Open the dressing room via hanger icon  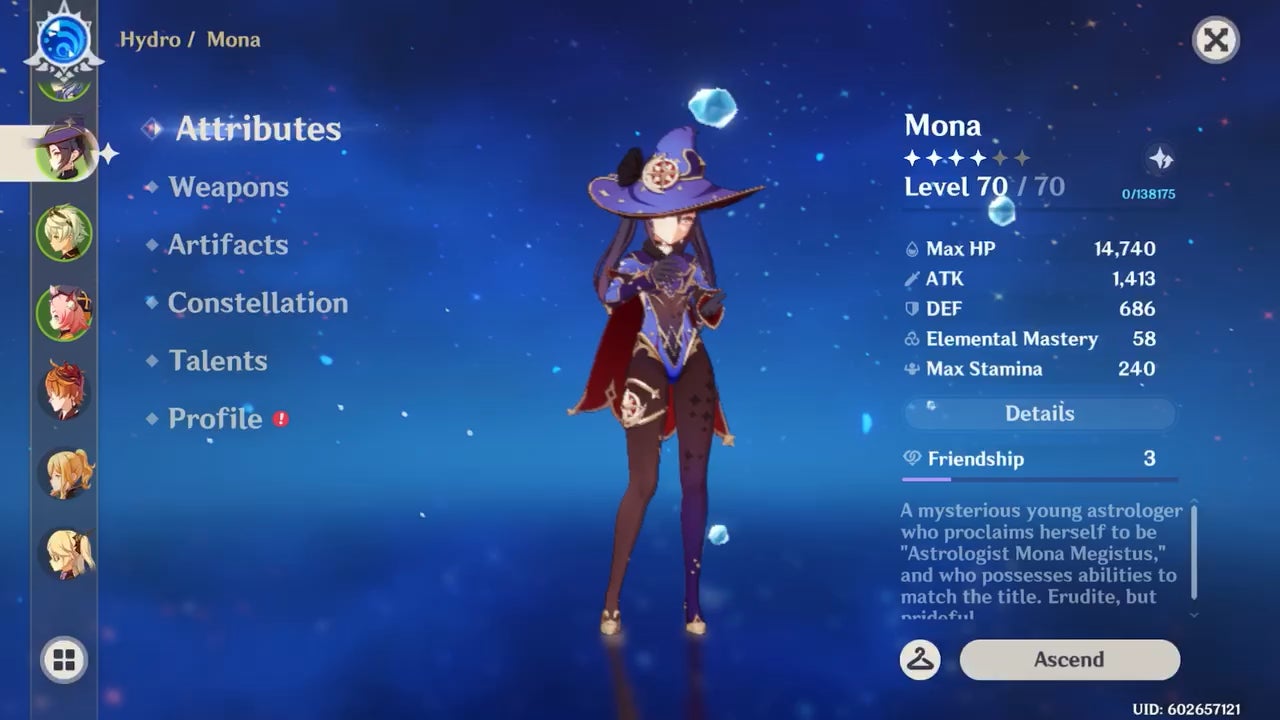point(921,660)
